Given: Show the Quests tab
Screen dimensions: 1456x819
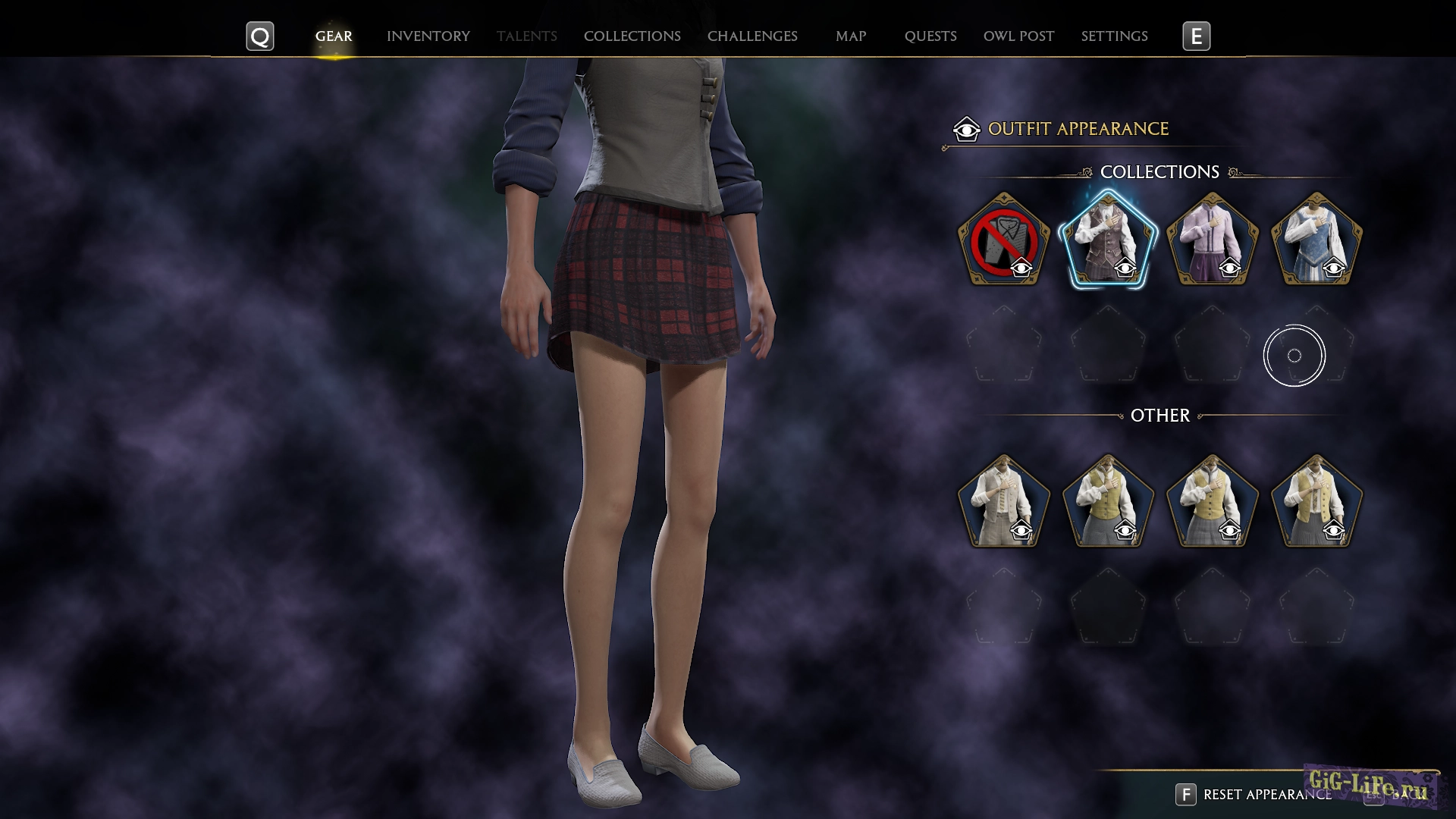Looking at the screenshot, I should click(x=930, y=36).
